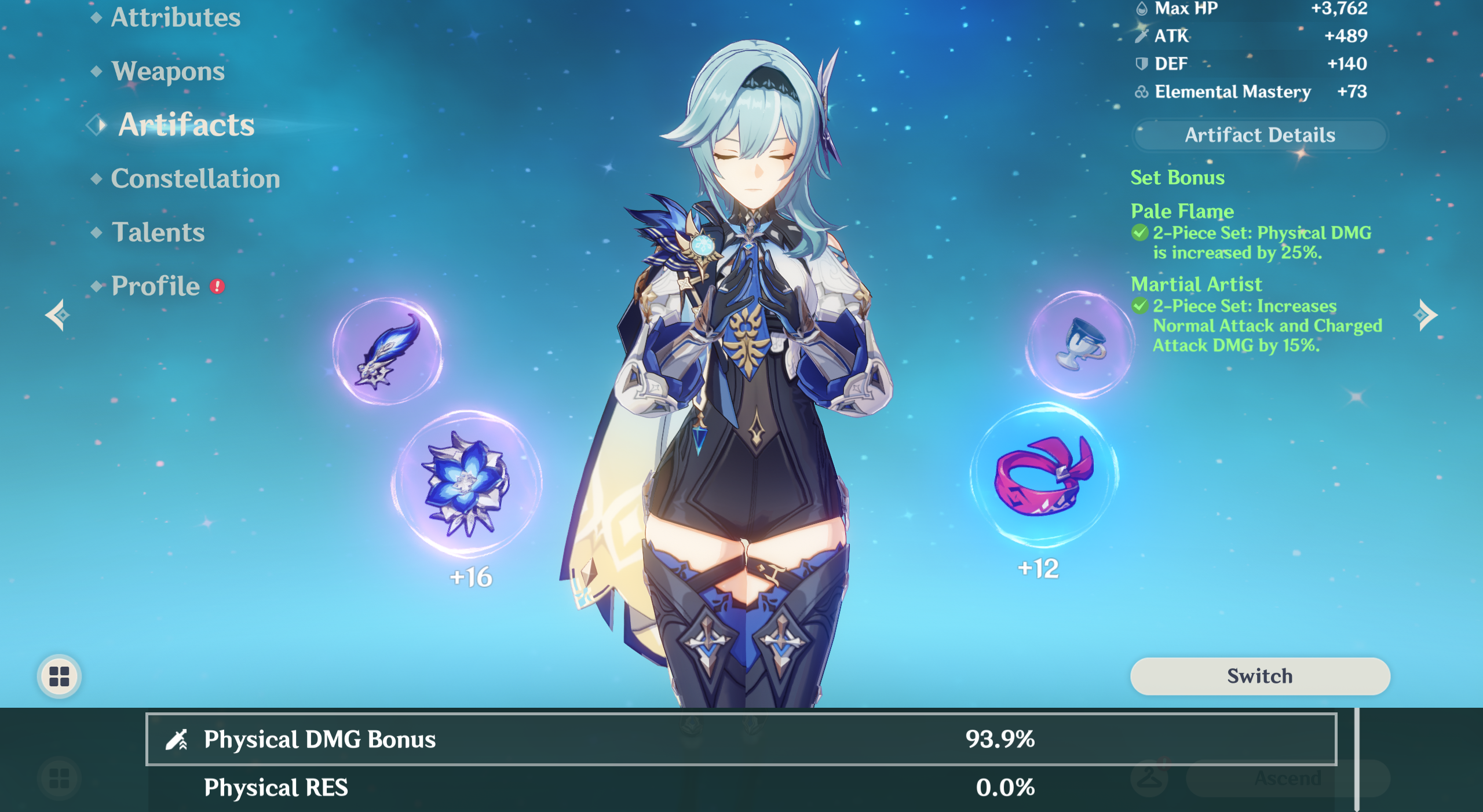Open the Attributes section
Screen dimensions: 1483x812
[x=175, y=17]
